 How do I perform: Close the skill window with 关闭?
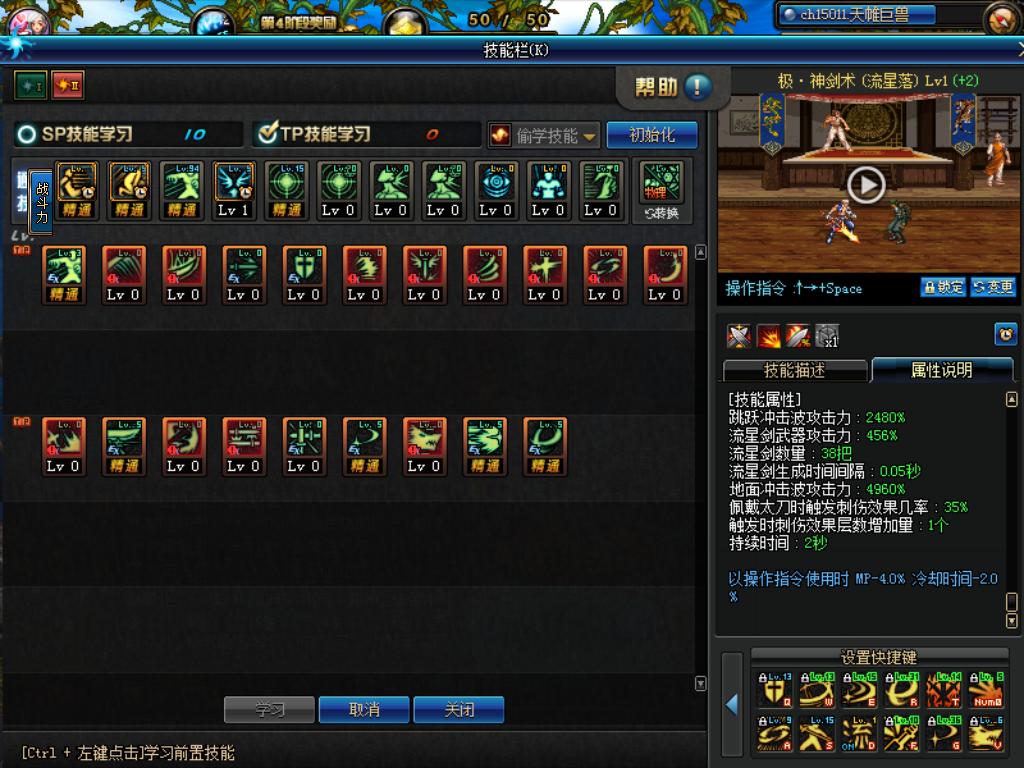point(459,710)
